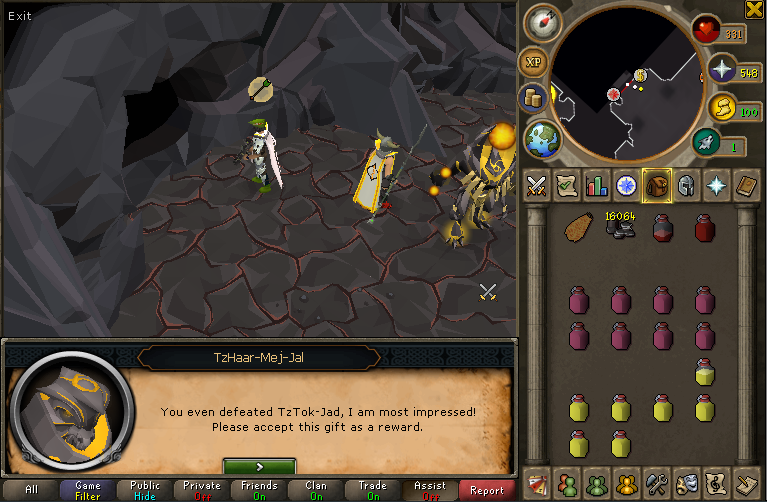Continue the TzHaar-Mej-Jal dialogue

pos(259,466)
